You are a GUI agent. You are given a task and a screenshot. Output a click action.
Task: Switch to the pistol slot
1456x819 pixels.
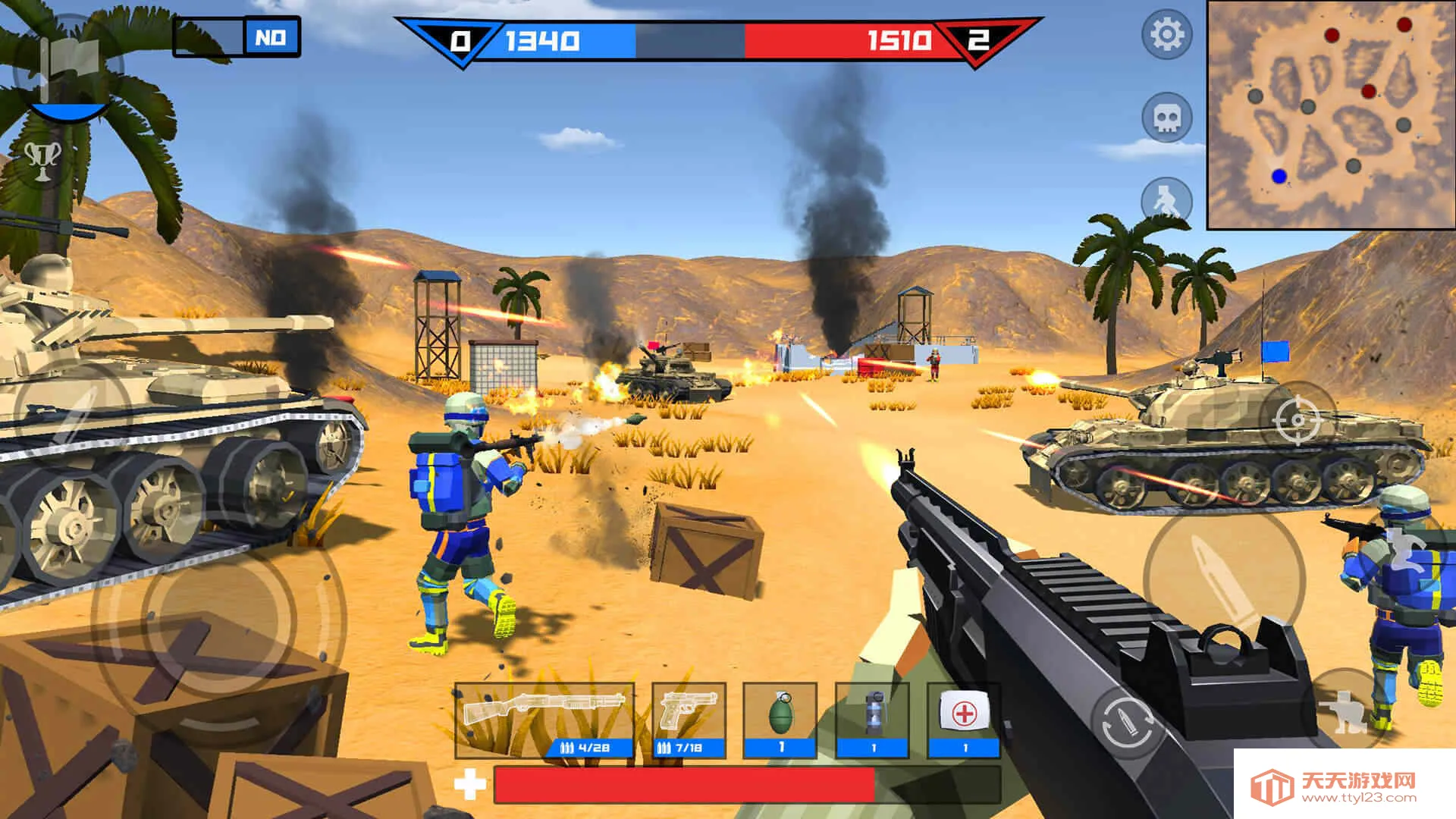tap(689, 720)
